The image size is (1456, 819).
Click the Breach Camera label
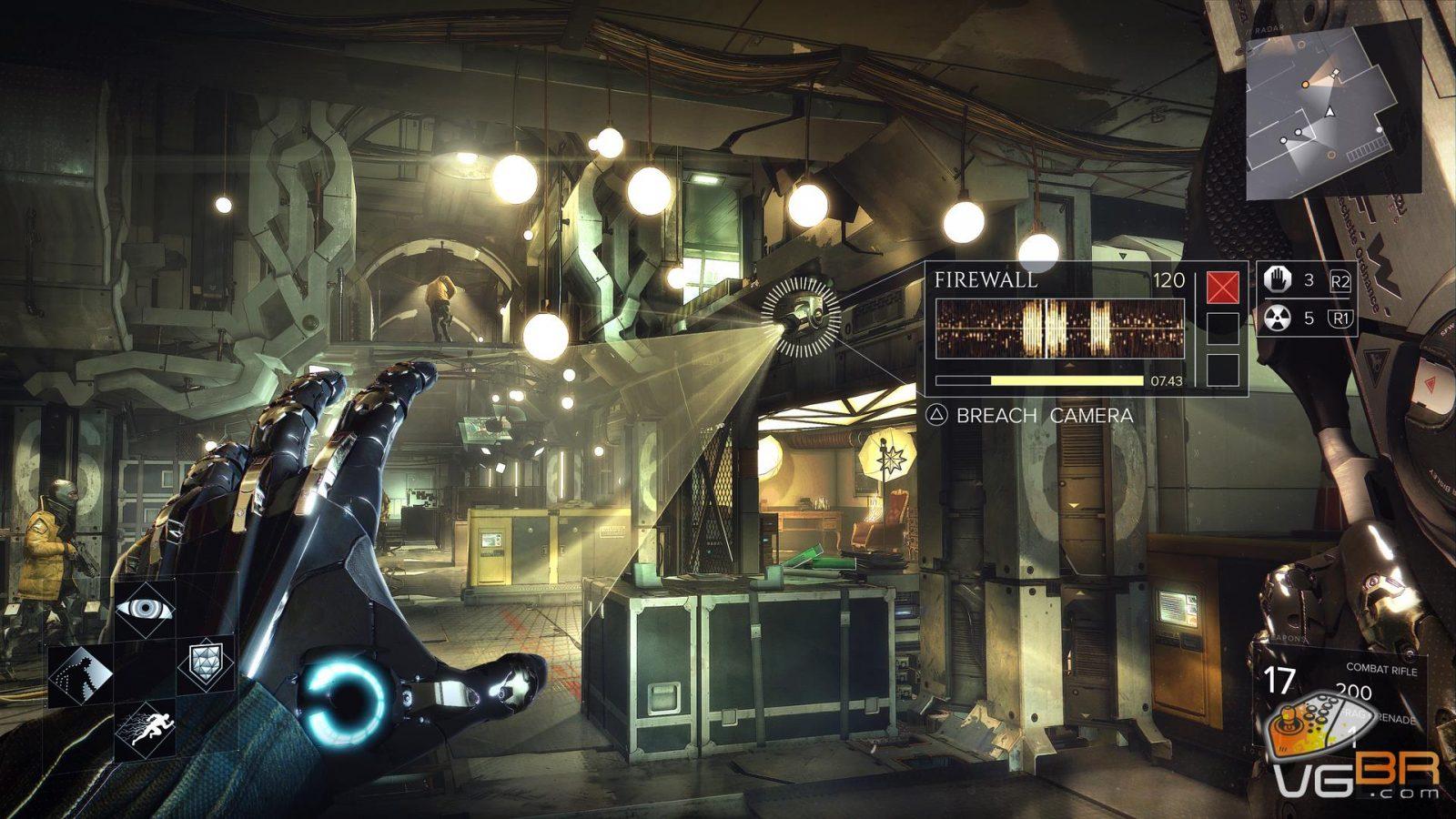pyautogui.click(x=1044, y=415)
